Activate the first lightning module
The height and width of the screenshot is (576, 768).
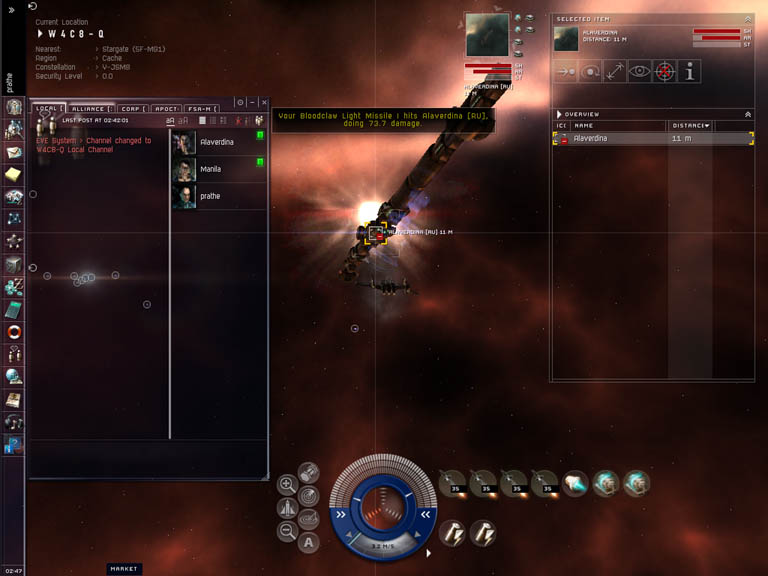pos(452,533)
